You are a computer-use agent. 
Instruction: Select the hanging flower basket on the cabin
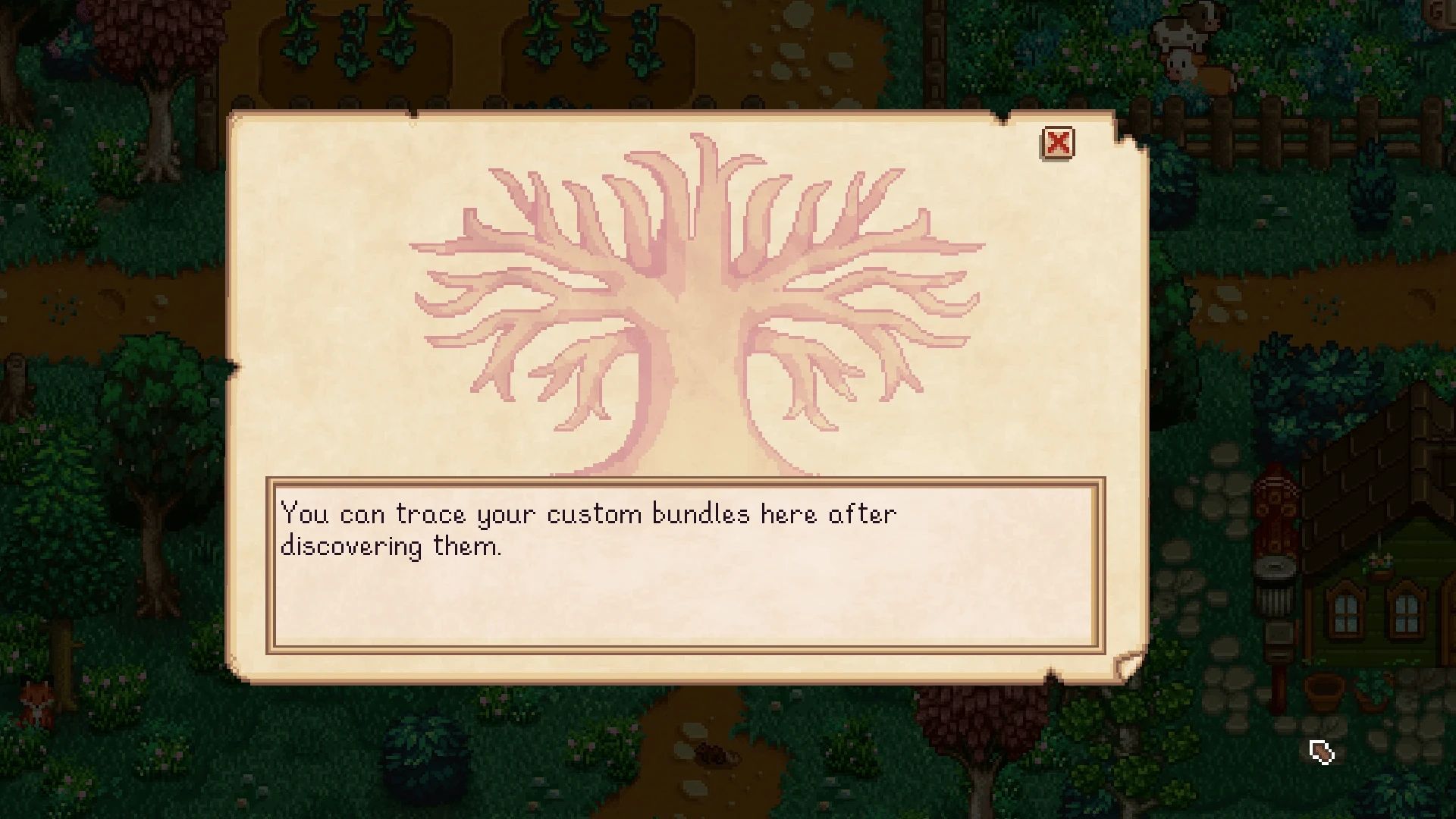(x=1381, y=565)
